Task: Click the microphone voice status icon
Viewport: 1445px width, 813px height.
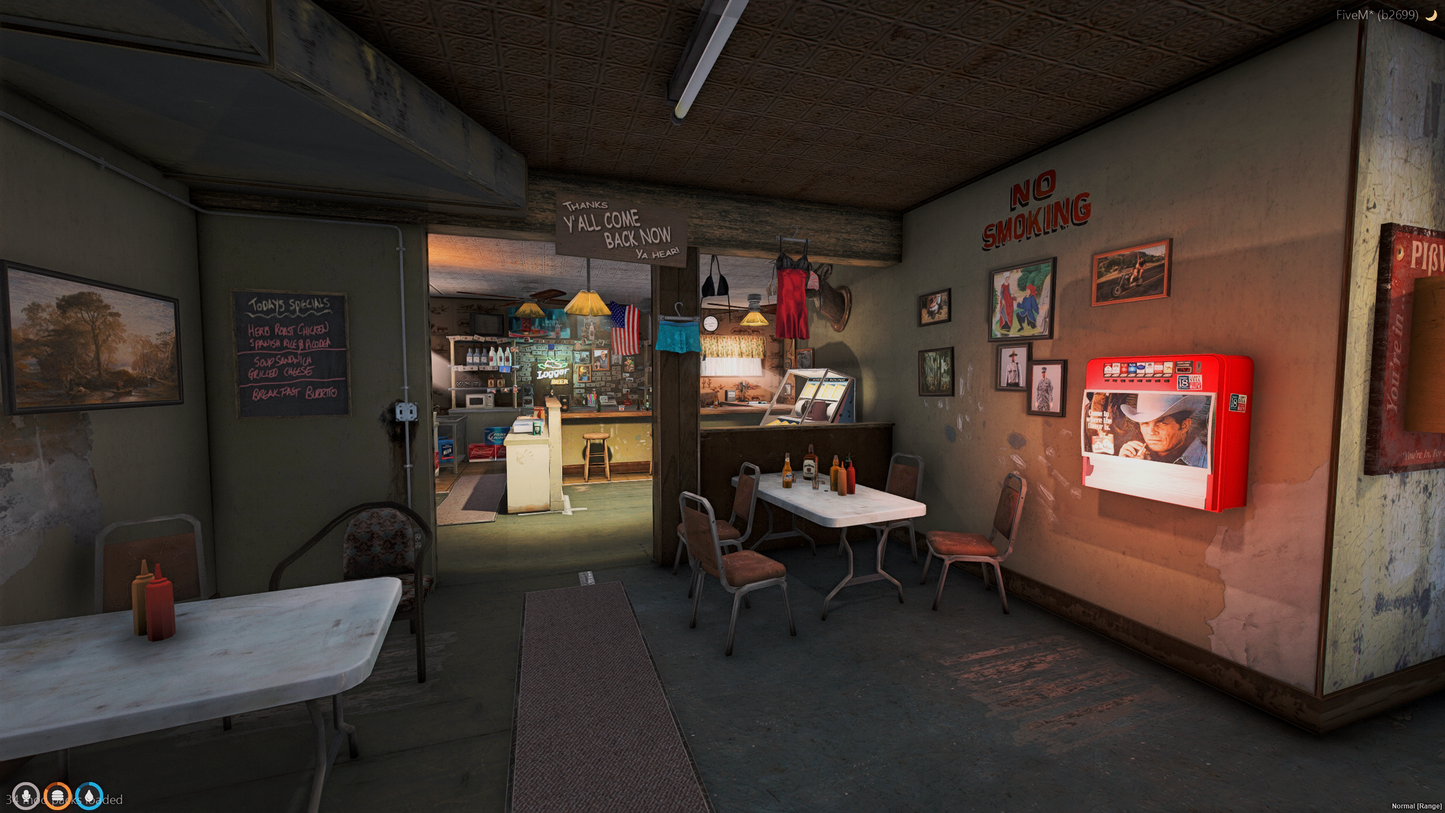Action: coord(25,796)
